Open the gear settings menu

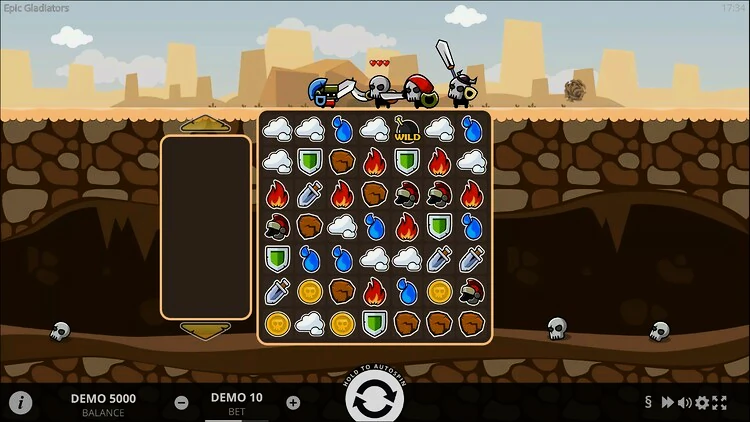(x=702, y=403)
